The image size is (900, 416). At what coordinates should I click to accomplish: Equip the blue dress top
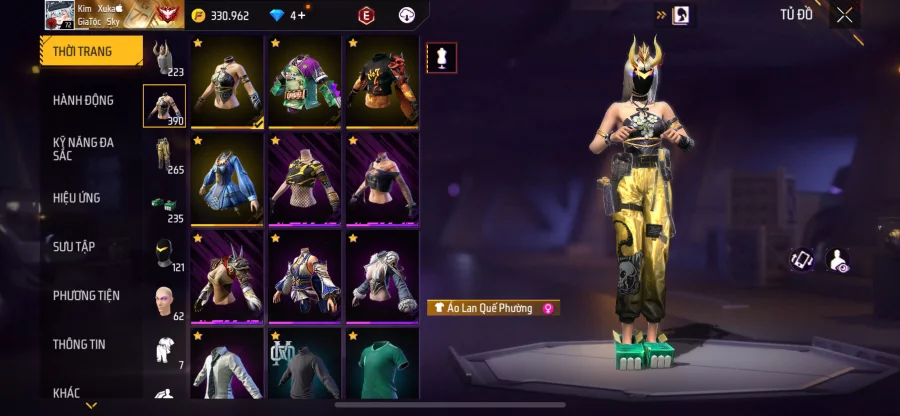pos(227,178)
